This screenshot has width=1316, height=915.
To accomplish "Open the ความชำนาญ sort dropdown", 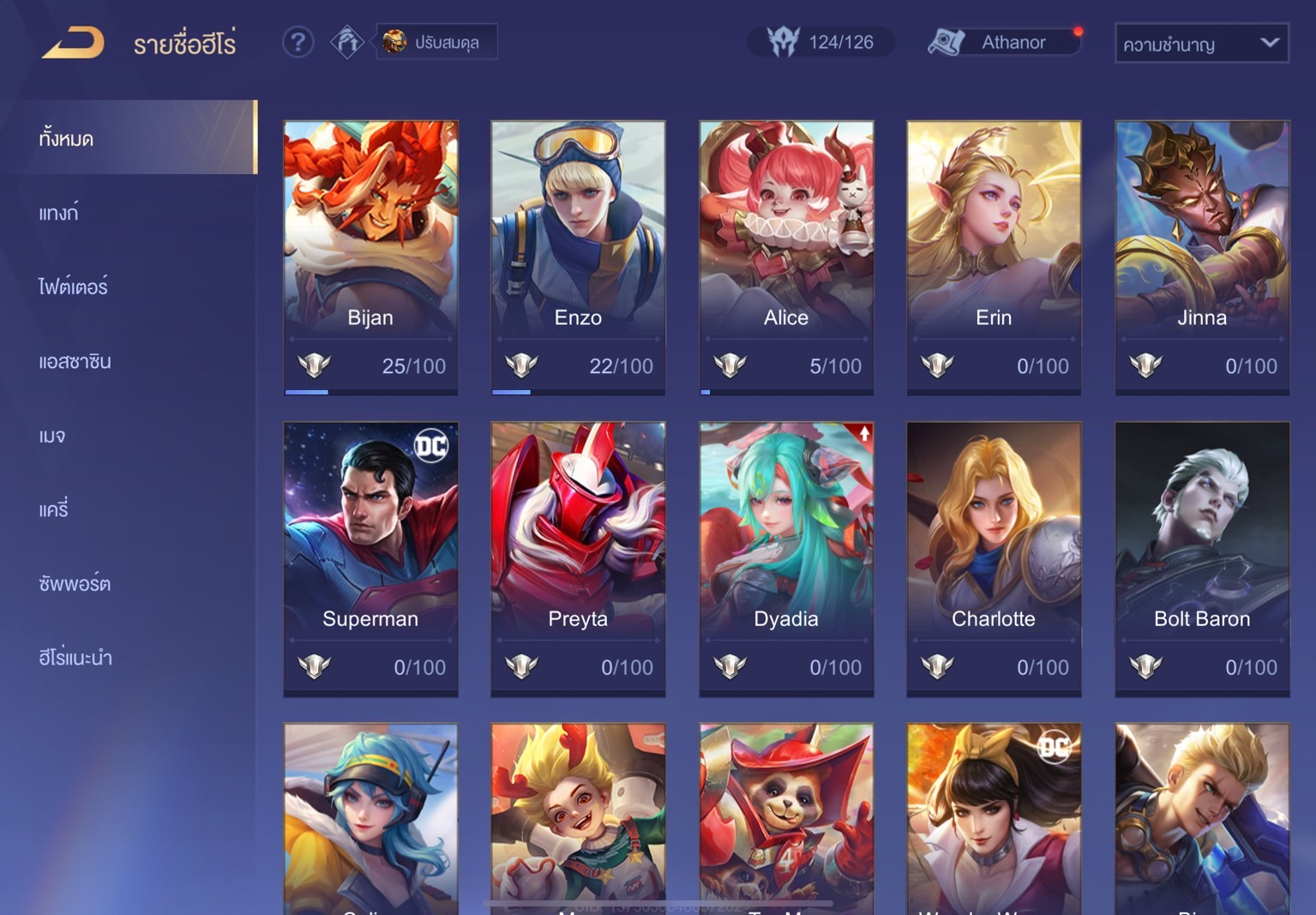I will pyautogui.click(x=1201, y=44).
